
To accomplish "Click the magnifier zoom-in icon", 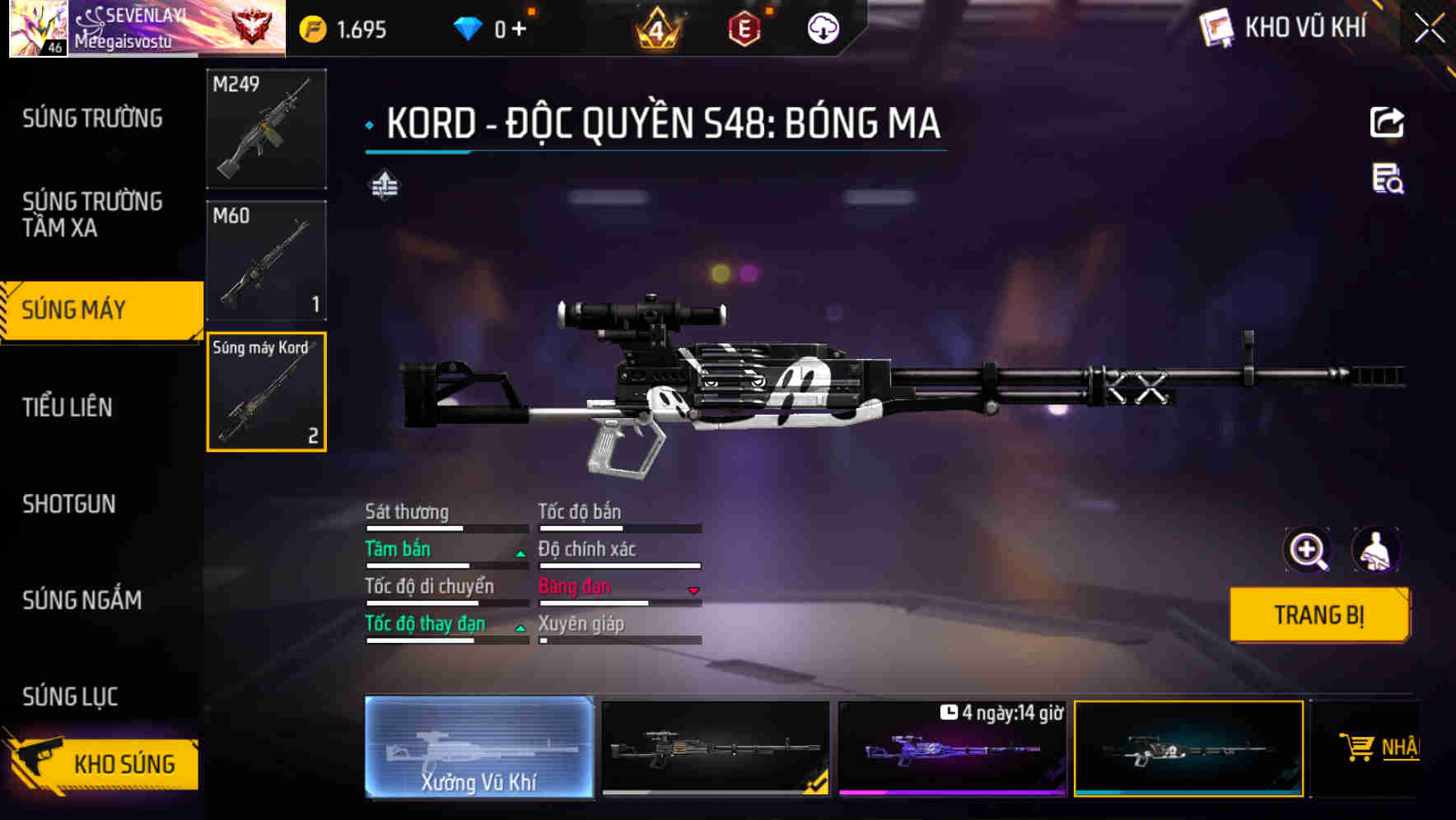I will (x=1307, y=550).
